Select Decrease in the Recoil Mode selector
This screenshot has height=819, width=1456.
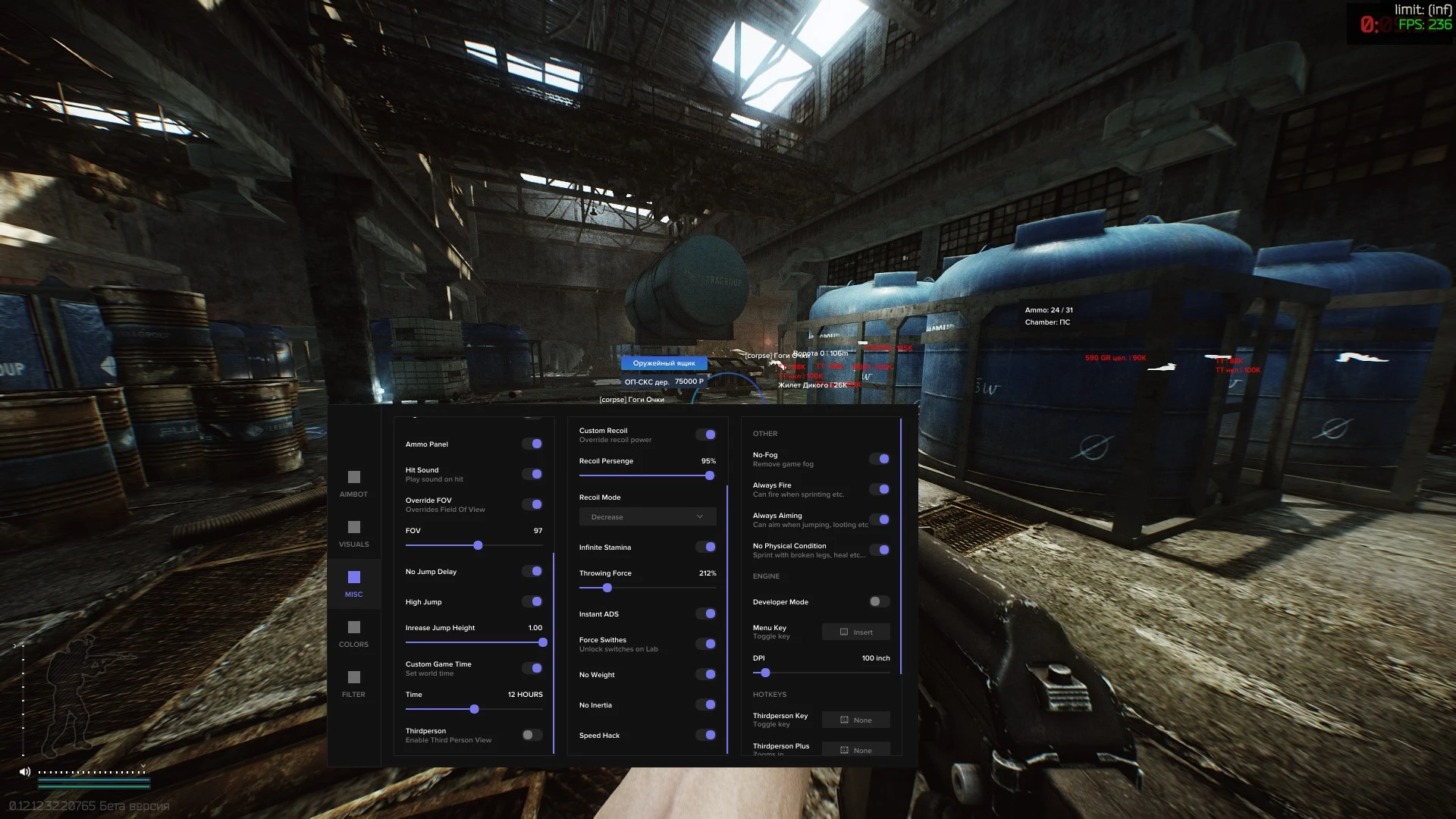(x=647, y=516)
